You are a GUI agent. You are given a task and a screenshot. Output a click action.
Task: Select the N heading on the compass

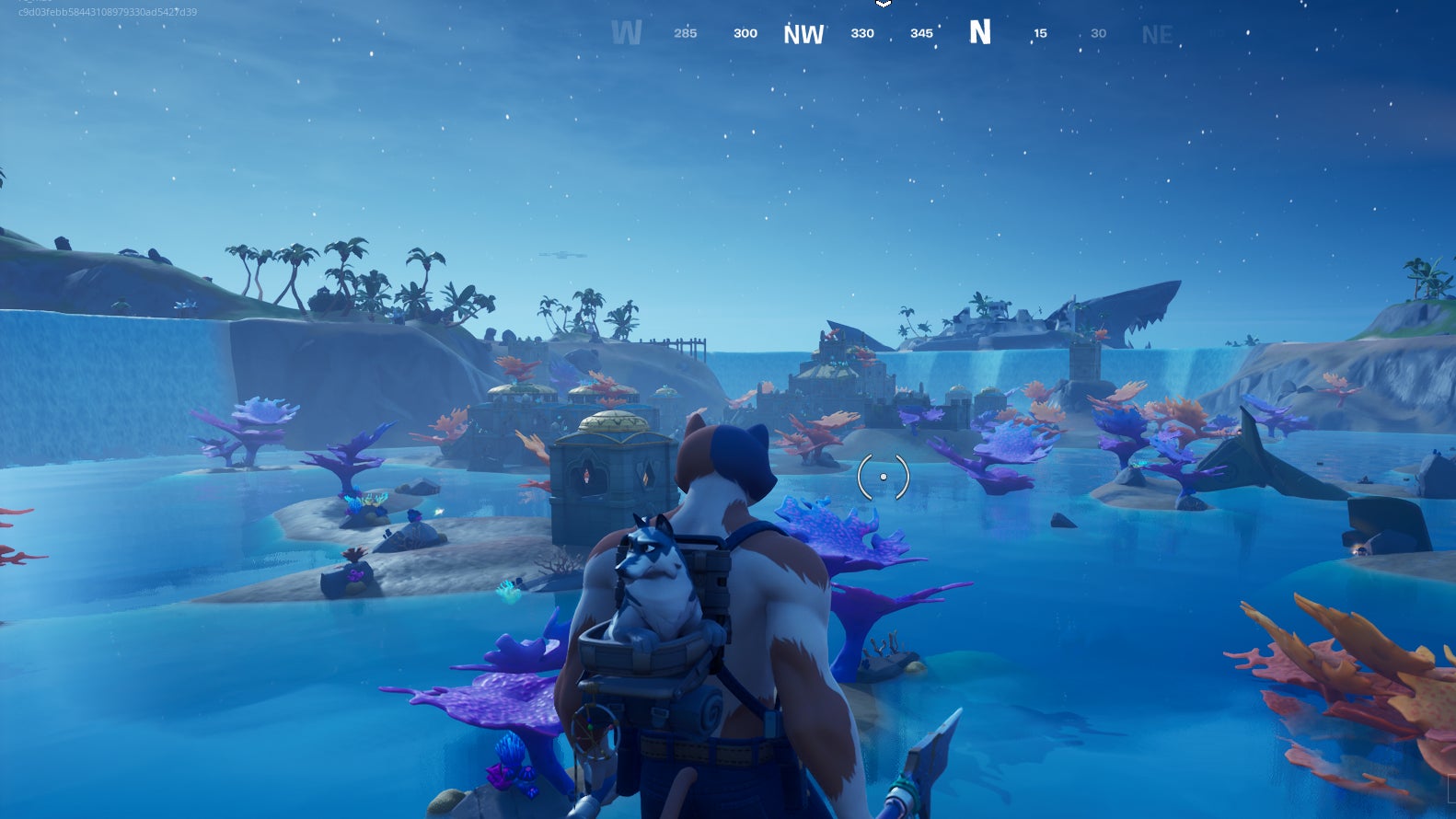tap(981, 33)
